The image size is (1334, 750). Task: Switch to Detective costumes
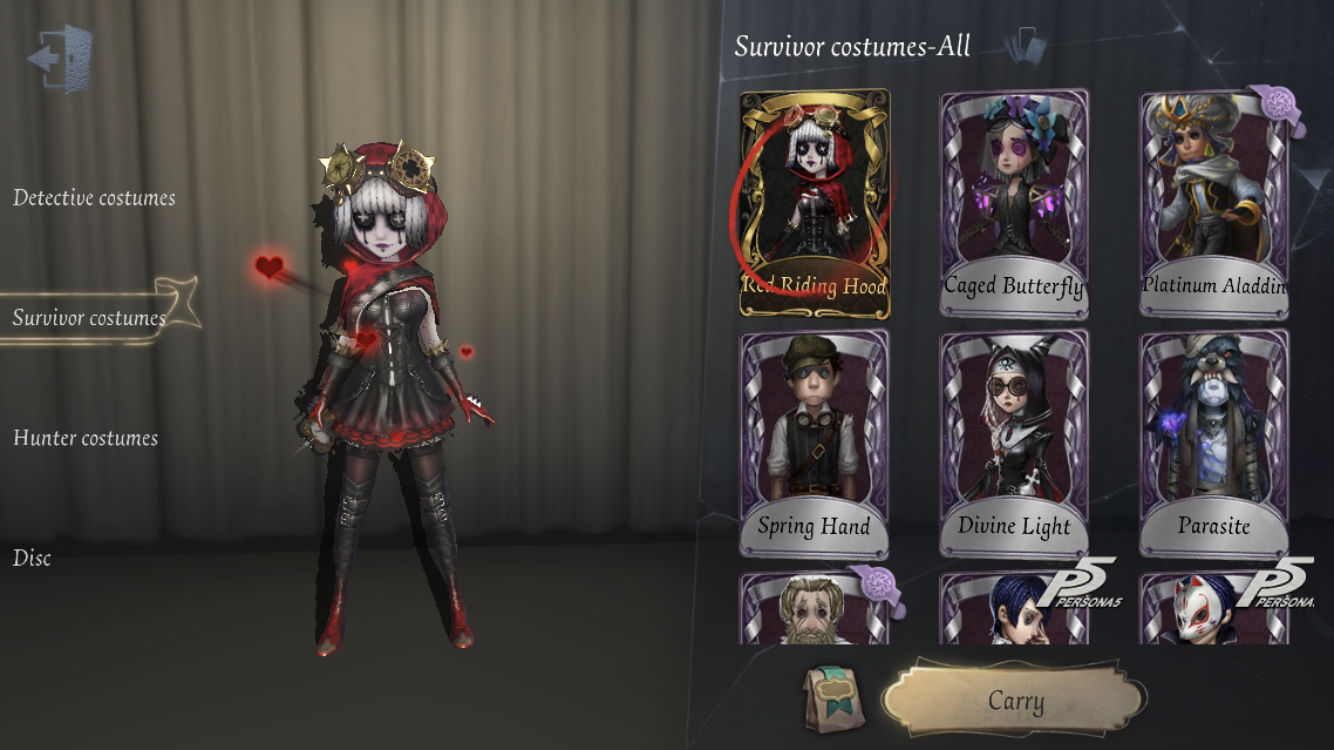tap(94, 197)
